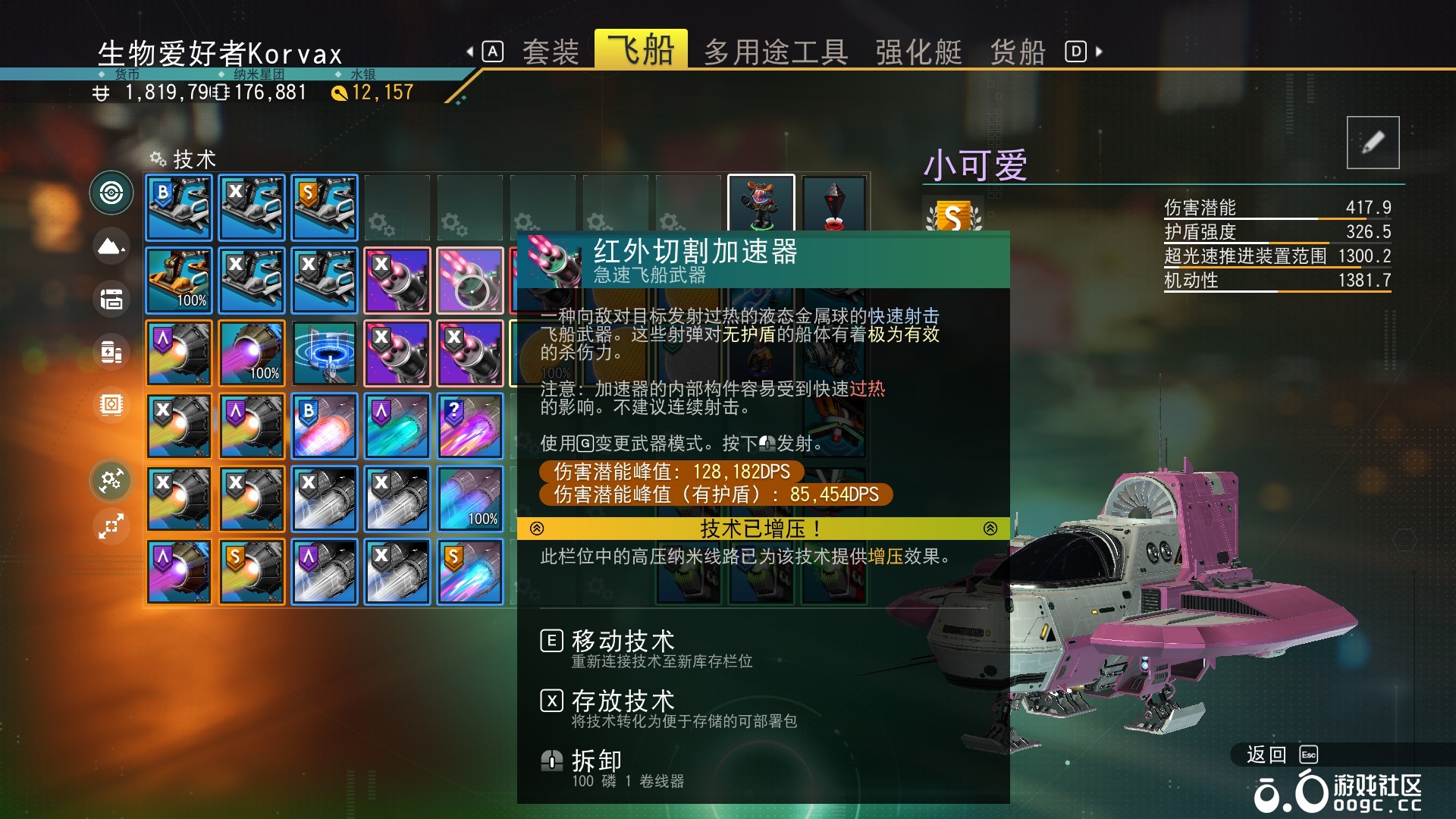Open the 货船 tab

[1017, 50]
